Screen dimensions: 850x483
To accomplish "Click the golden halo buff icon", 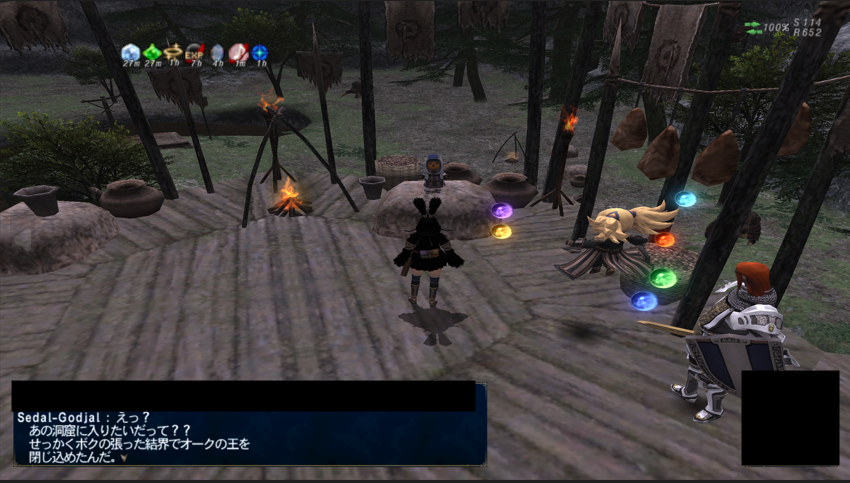I will coord(173,52).
